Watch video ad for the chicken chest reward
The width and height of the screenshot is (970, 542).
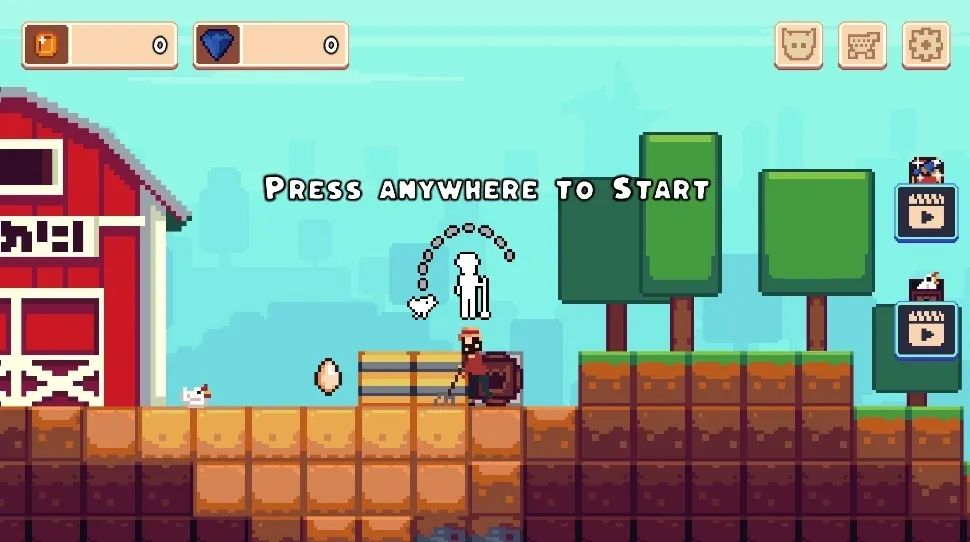click(926, 330)
